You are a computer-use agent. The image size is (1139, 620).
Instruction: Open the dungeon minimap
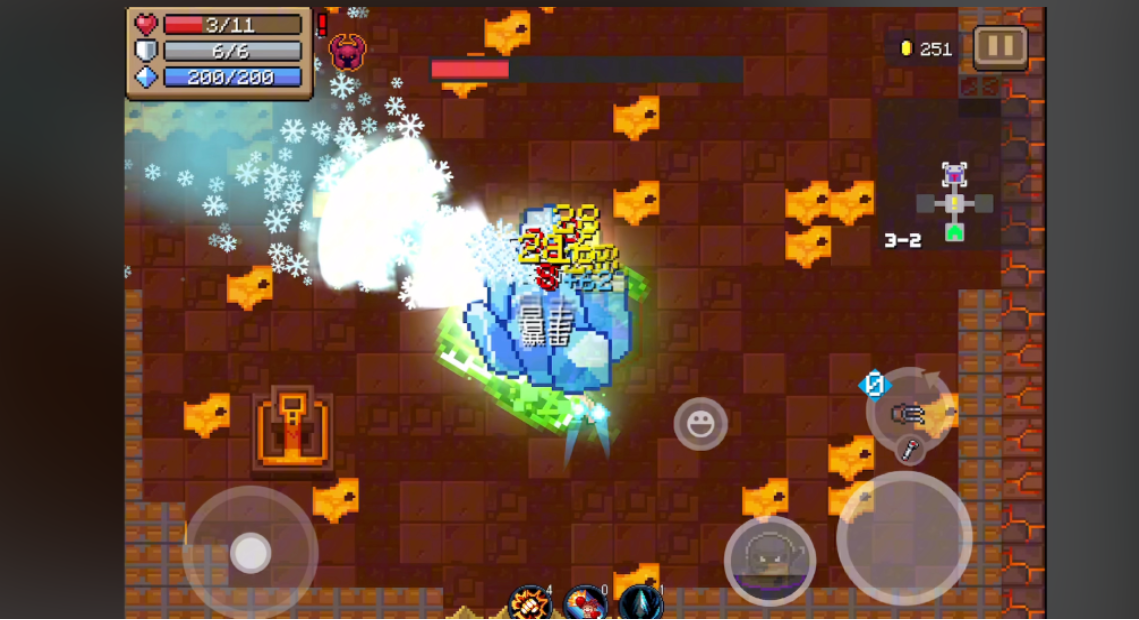(x=954, y=203)
